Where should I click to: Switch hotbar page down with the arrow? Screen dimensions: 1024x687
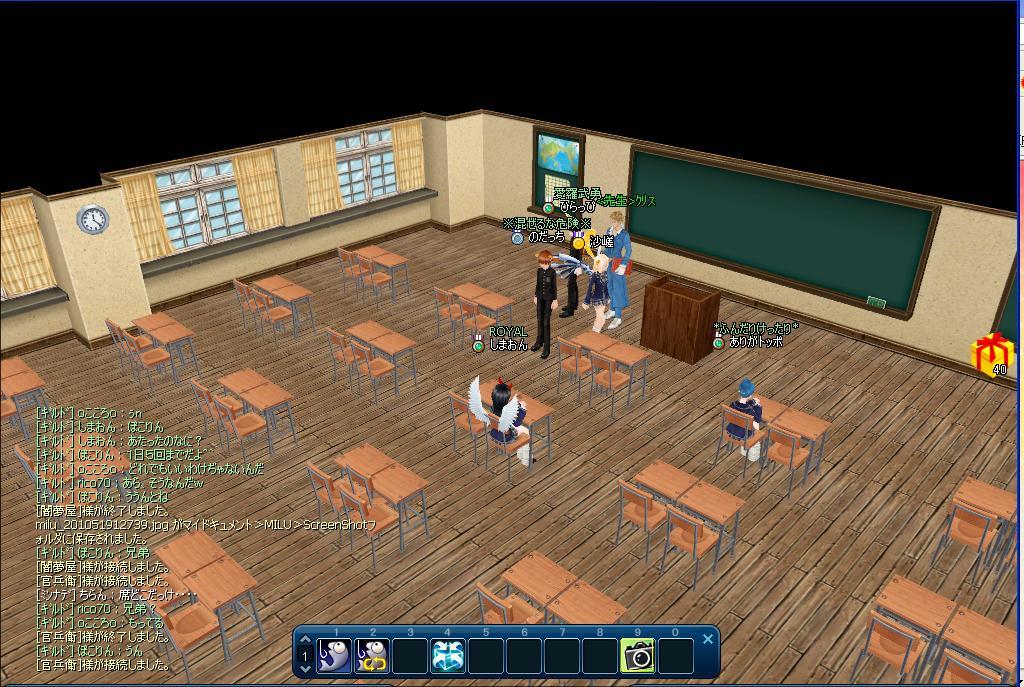tap(306, 669)
